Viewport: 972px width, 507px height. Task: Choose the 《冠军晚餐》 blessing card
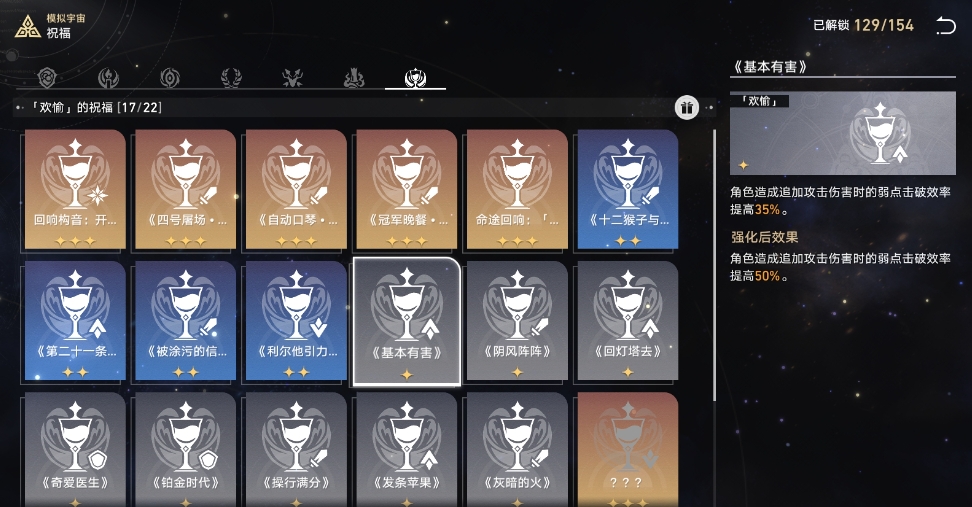[406, 190]
